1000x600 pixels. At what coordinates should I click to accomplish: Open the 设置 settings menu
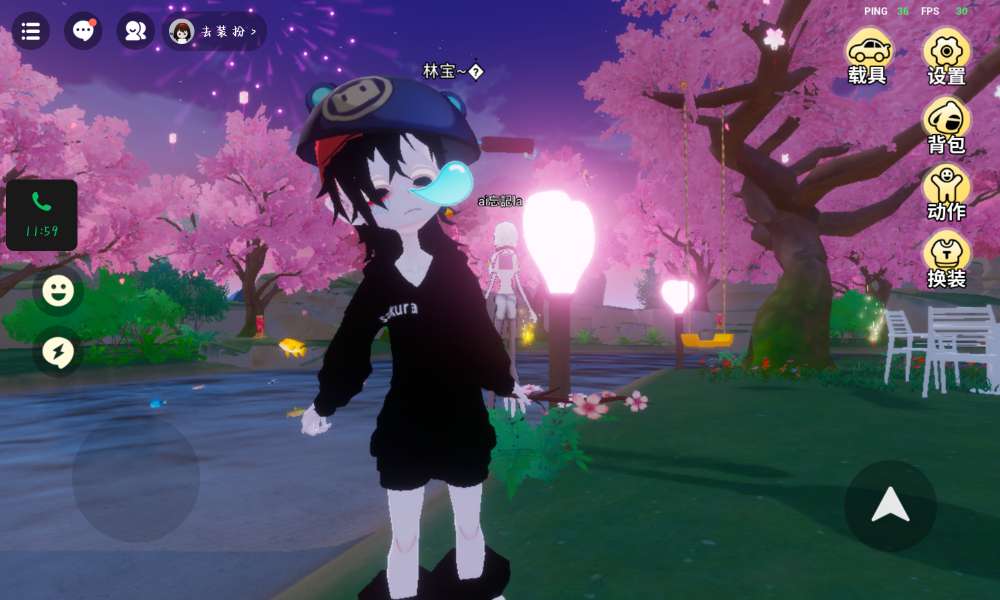point(946,57)
